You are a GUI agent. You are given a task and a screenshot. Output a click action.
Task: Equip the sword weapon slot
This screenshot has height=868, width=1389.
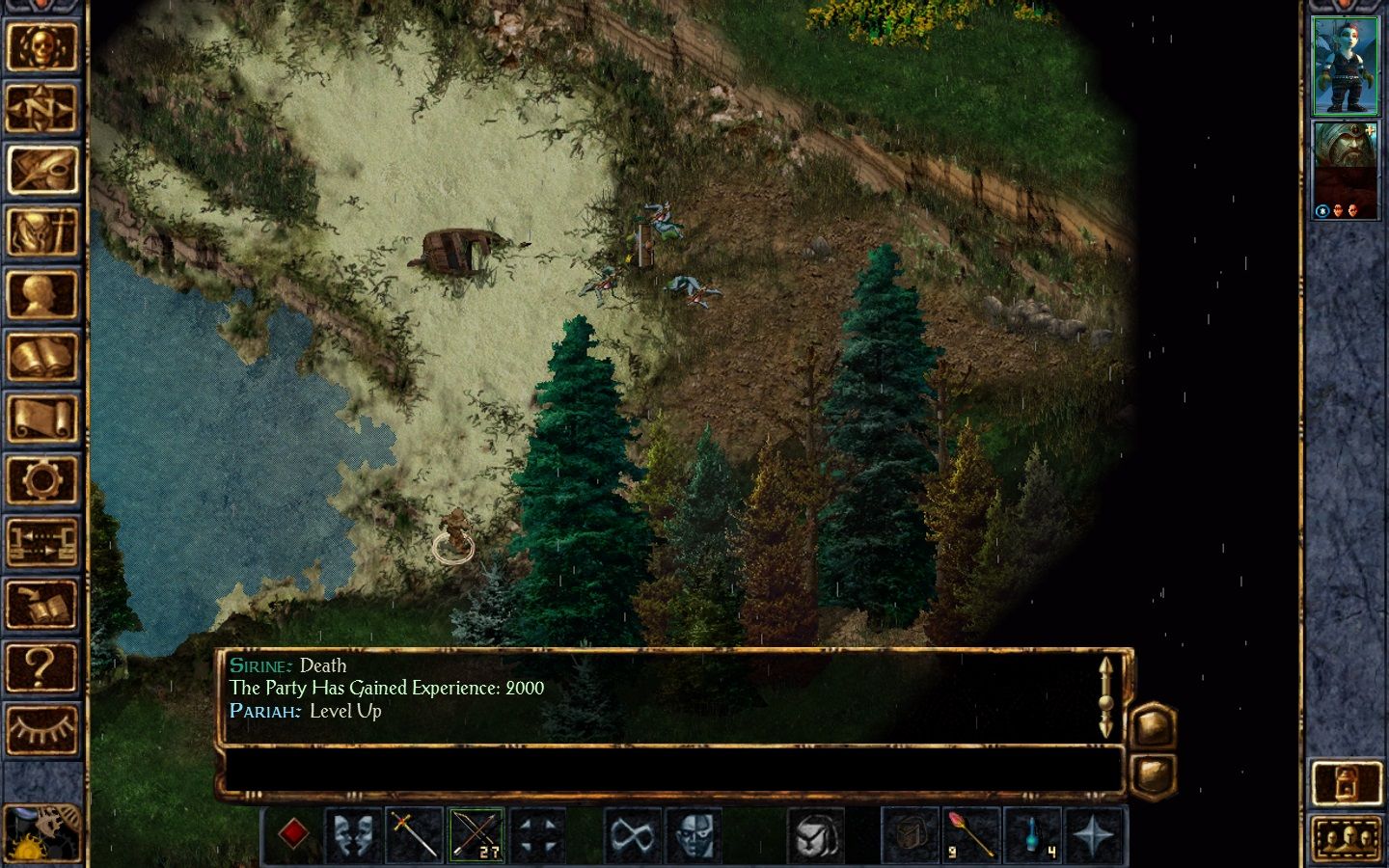coord(415,834)
